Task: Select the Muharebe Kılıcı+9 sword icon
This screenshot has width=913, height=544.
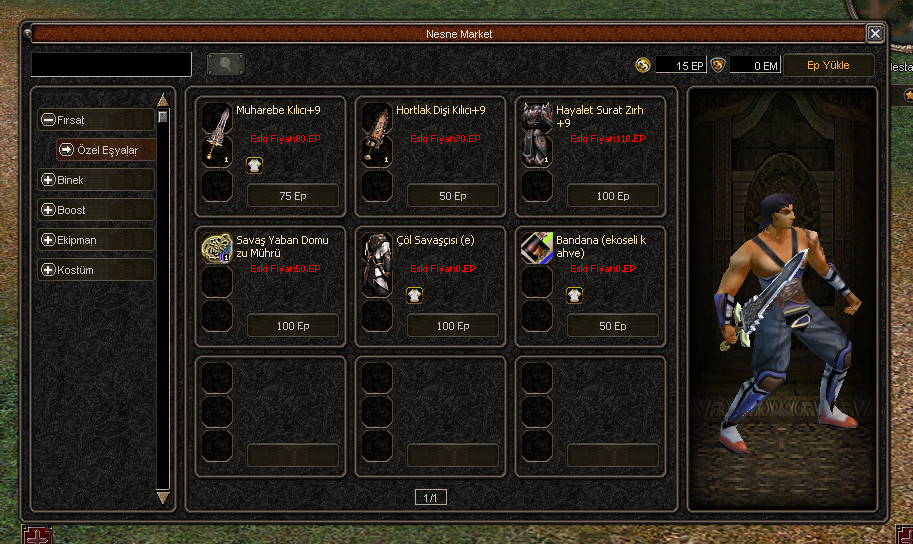Action: [217, 134]
